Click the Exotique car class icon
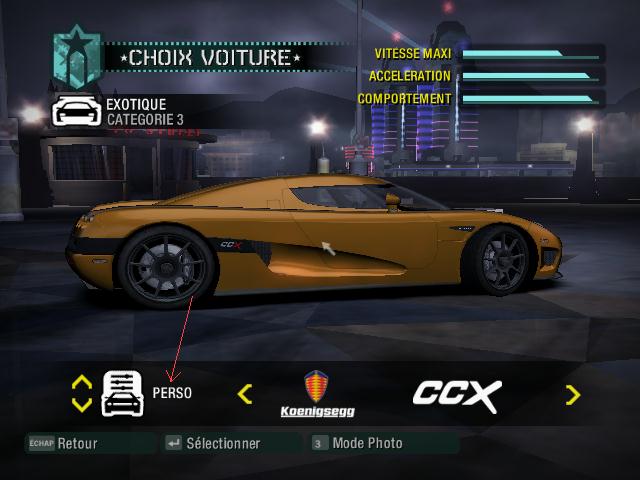This screenshot has height=480, width=640. pyautogui.click(x=75, y=111)
